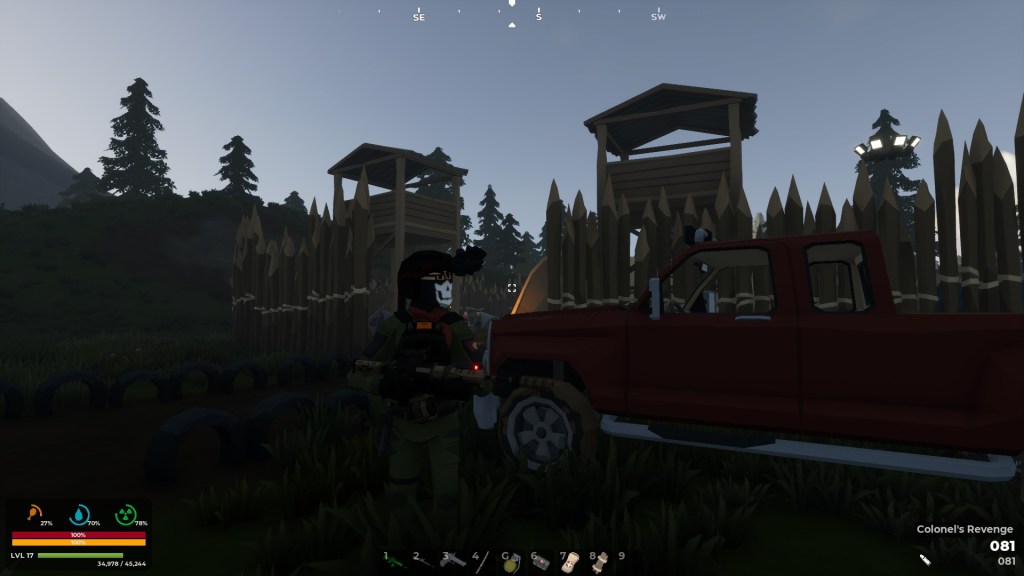Select the thin melee stick in slot 4

[483, 561]
